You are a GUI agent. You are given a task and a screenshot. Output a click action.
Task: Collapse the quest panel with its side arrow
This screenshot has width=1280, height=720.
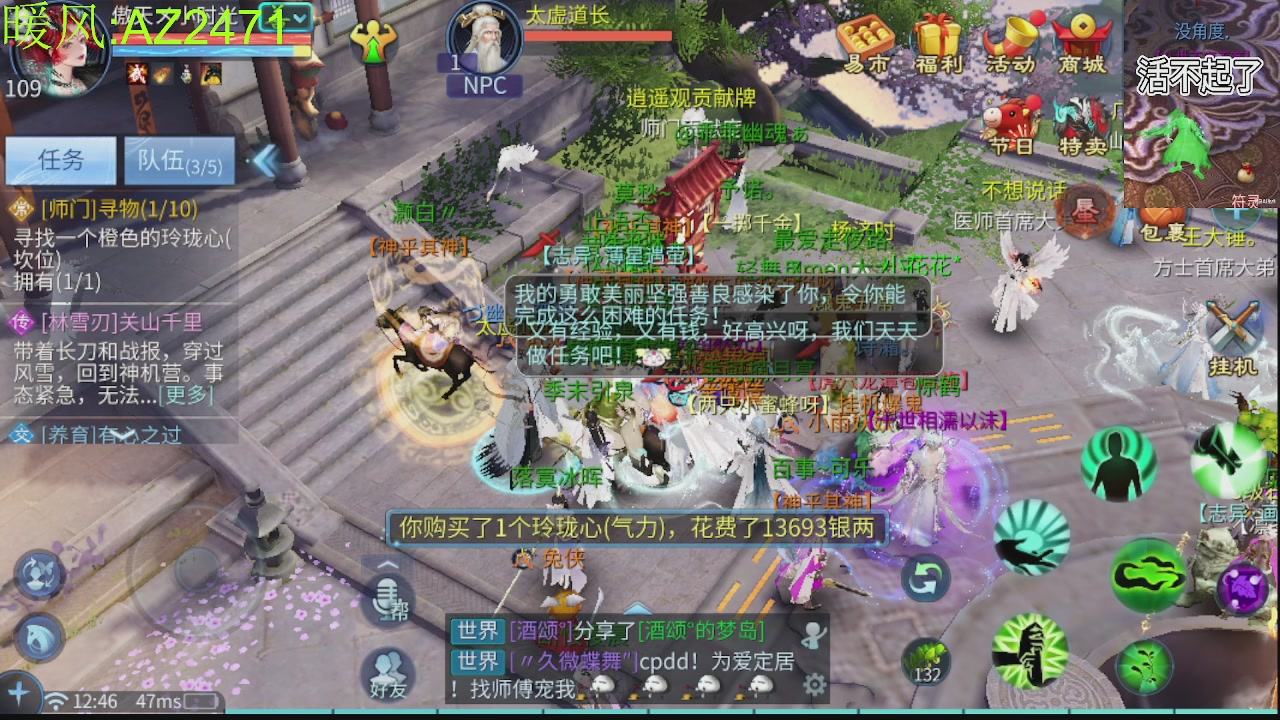coord(268,160)
